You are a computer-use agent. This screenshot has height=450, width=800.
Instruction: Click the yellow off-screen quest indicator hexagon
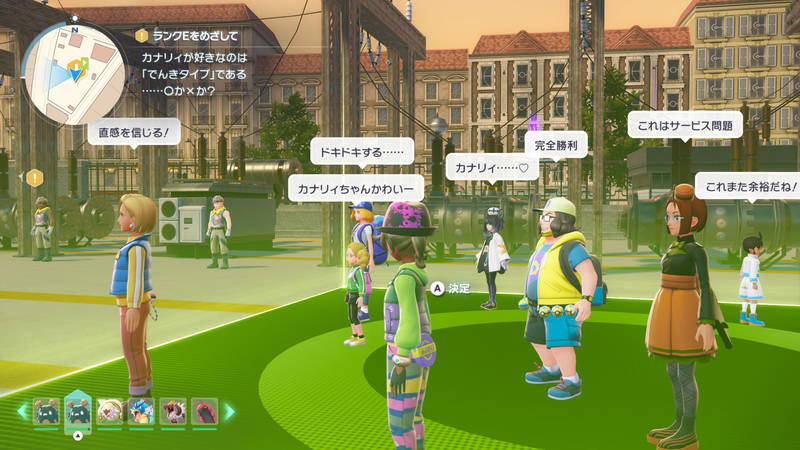pos(36,177)
